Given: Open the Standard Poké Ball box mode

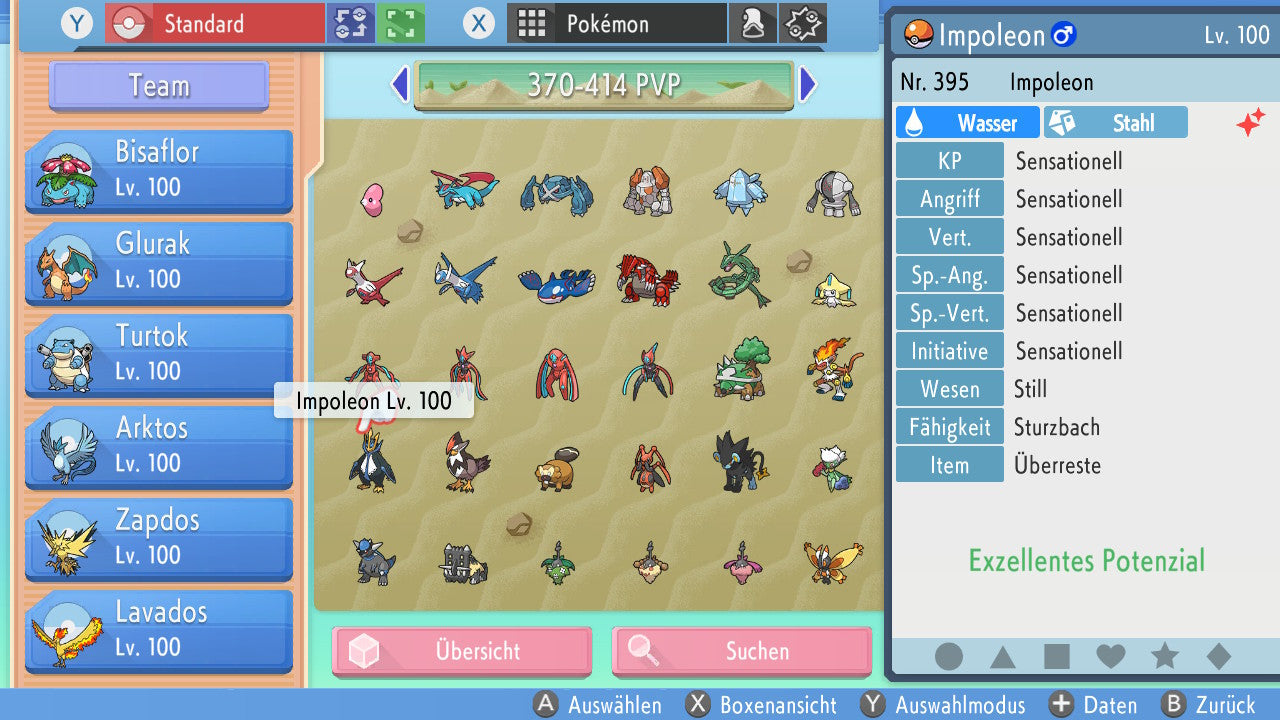Looking at the screenshot, I should (213, 22).
